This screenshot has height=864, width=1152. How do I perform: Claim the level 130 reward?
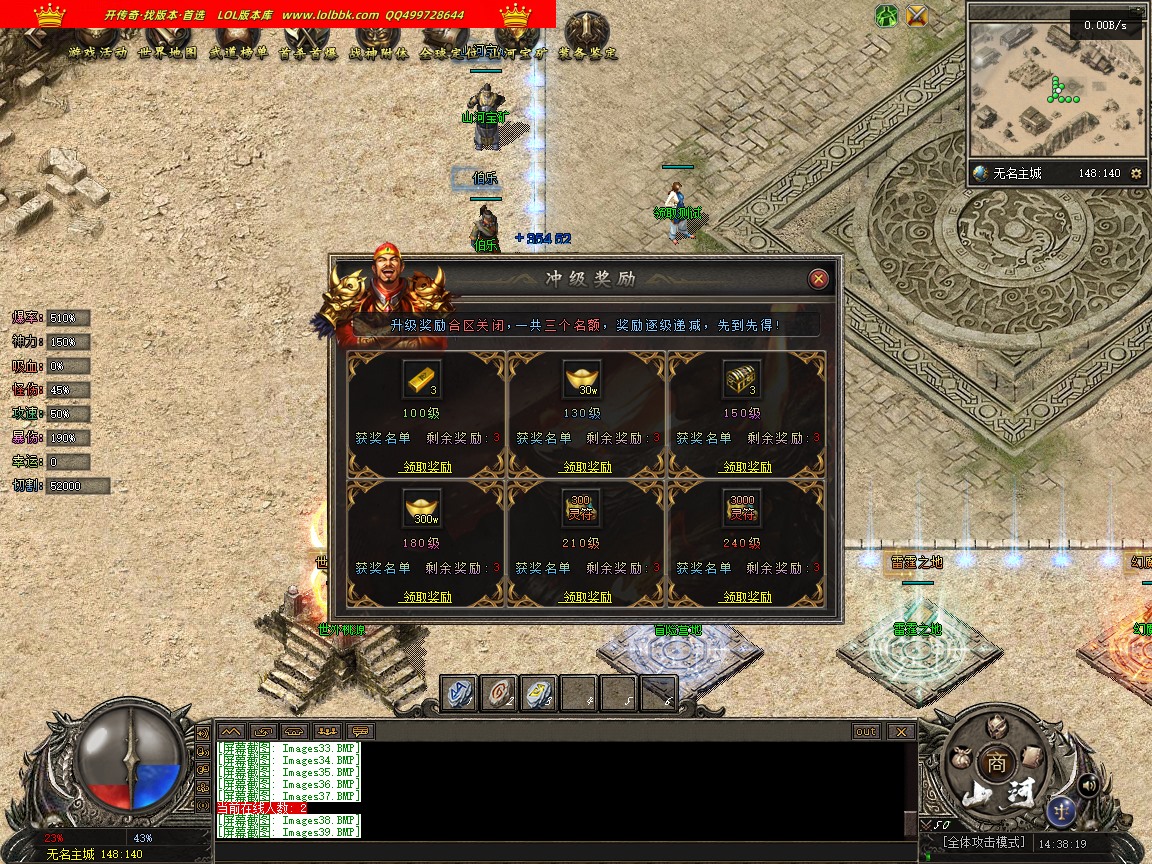coord(587,467)
